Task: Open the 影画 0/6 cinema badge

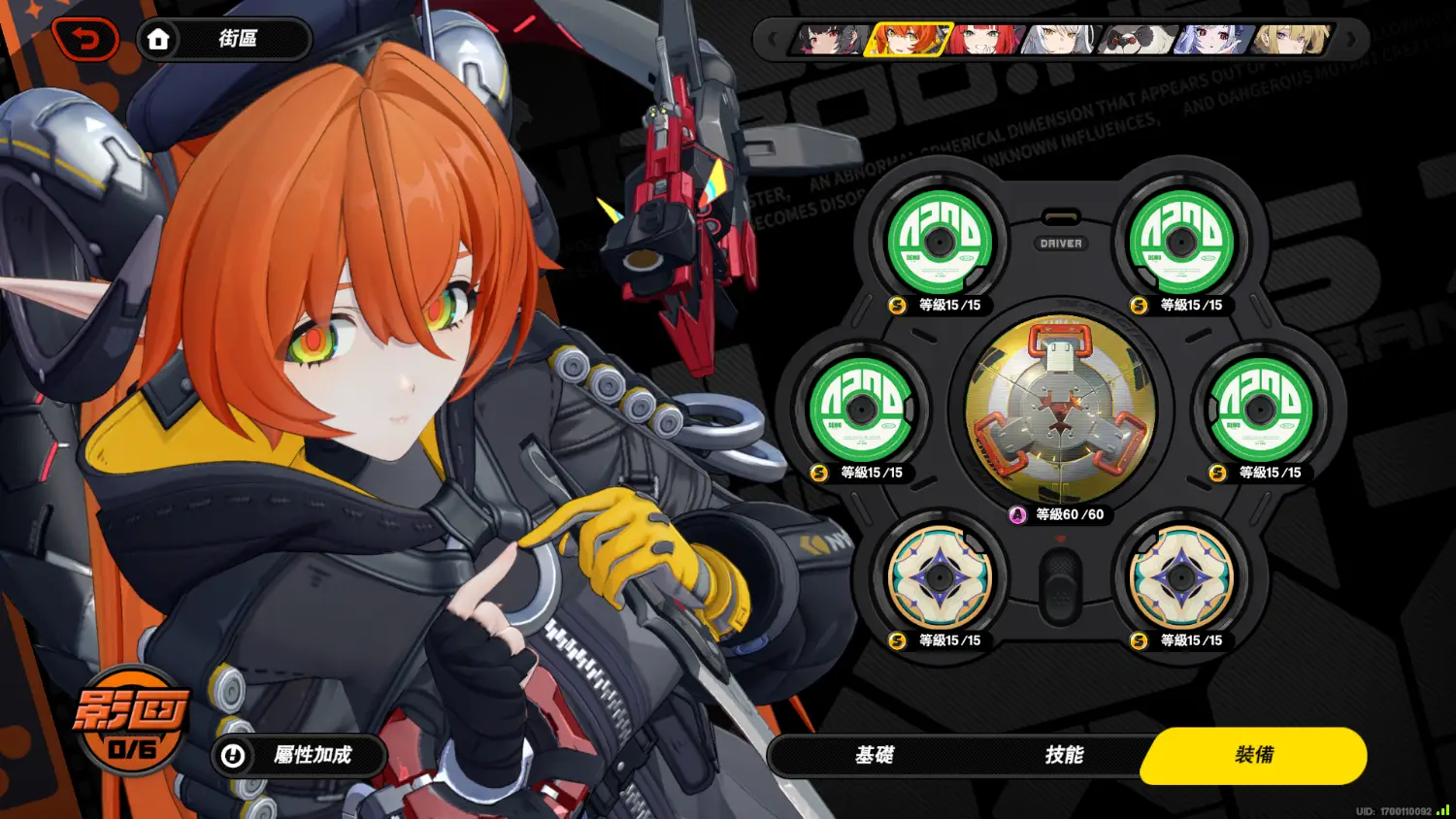Action: point(132,722)
